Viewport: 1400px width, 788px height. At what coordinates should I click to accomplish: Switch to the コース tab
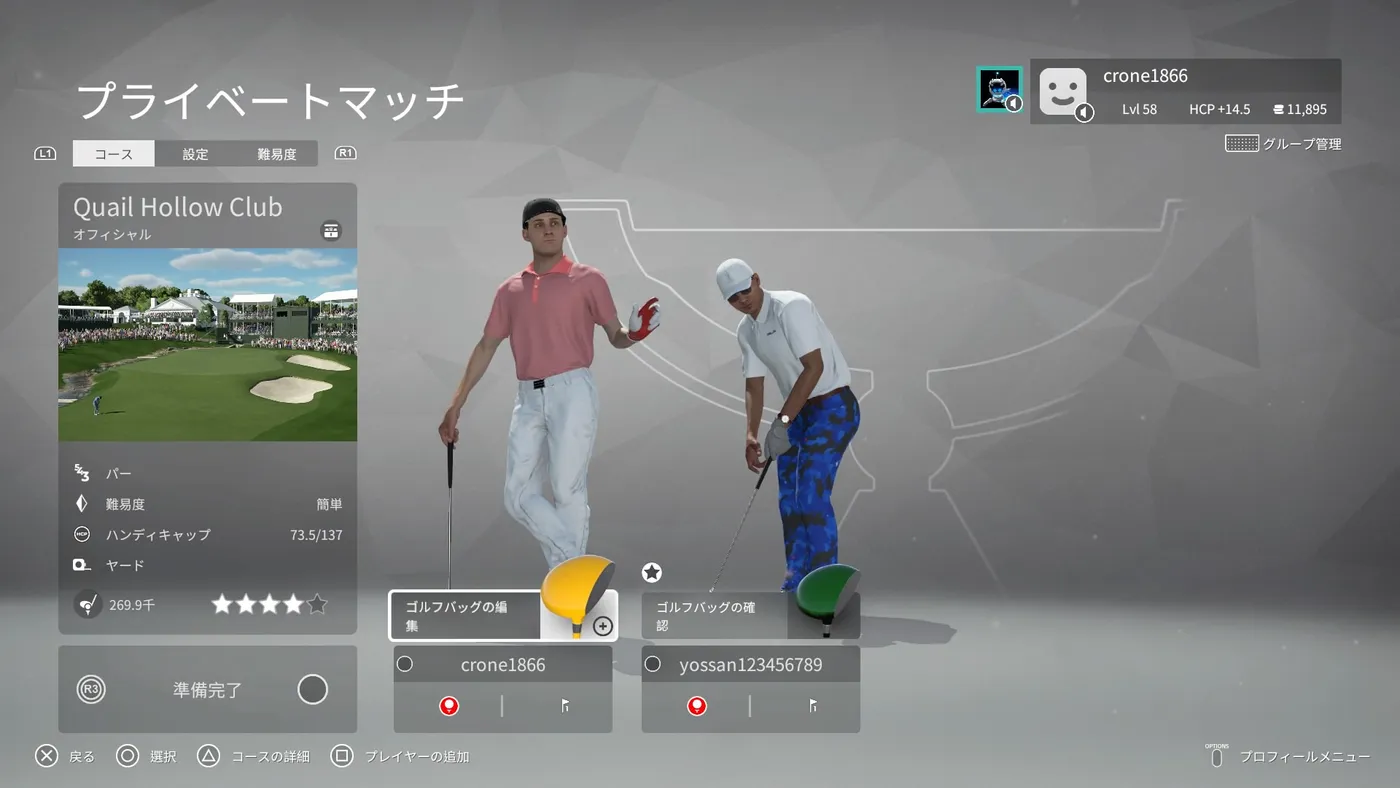click(x=114, y=154)
